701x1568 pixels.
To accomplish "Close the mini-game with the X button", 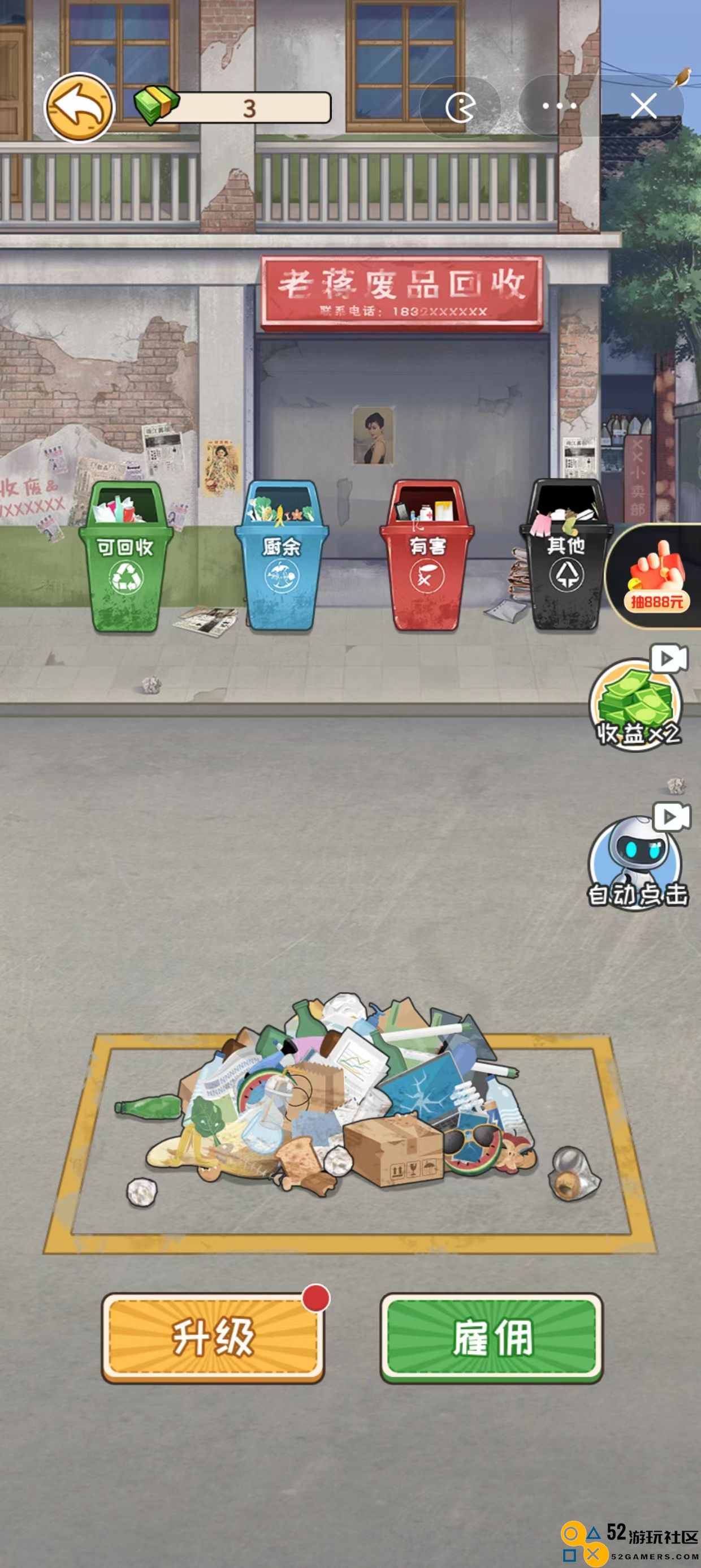I will pyautogui.click(x=643, y=106).
